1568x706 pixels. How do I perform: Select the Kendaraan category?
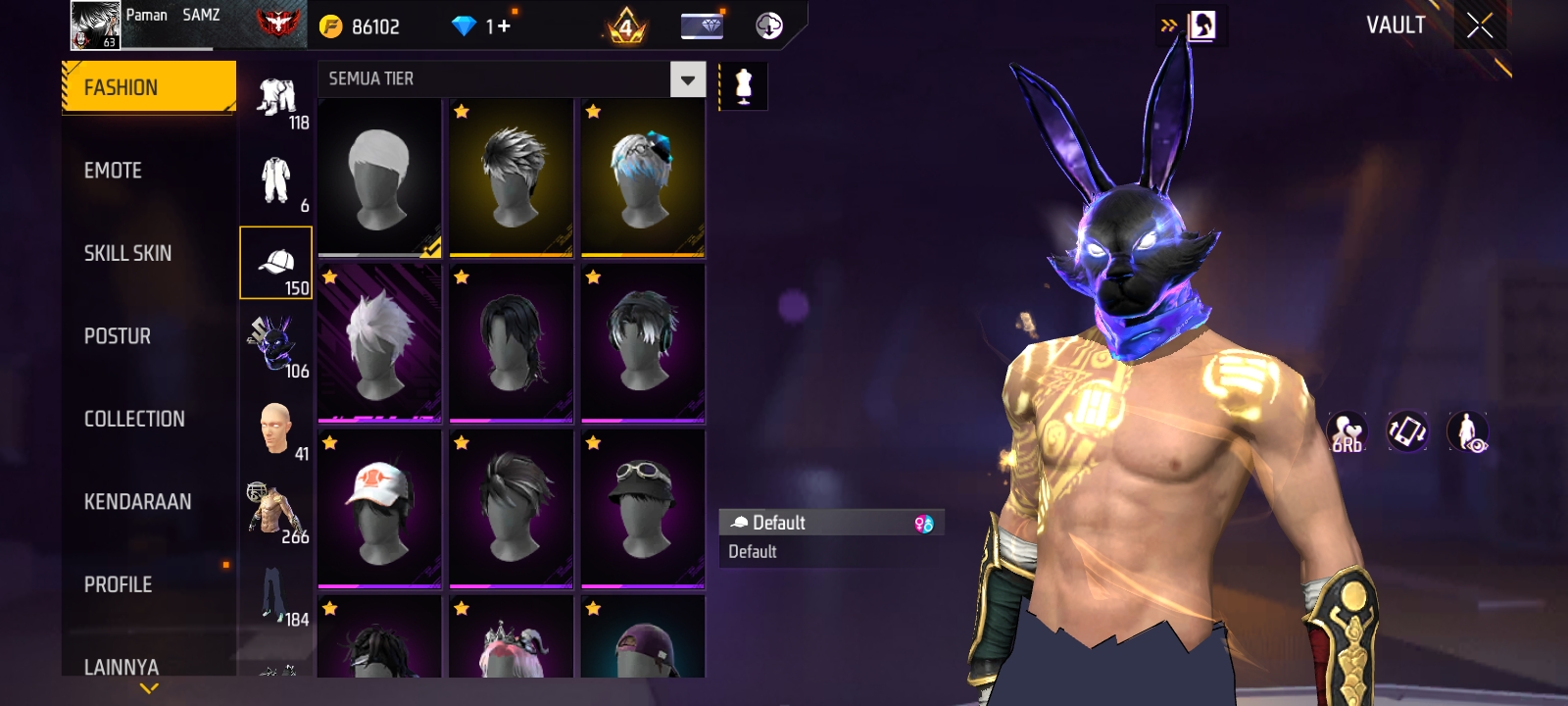click(x=137, y=502)
